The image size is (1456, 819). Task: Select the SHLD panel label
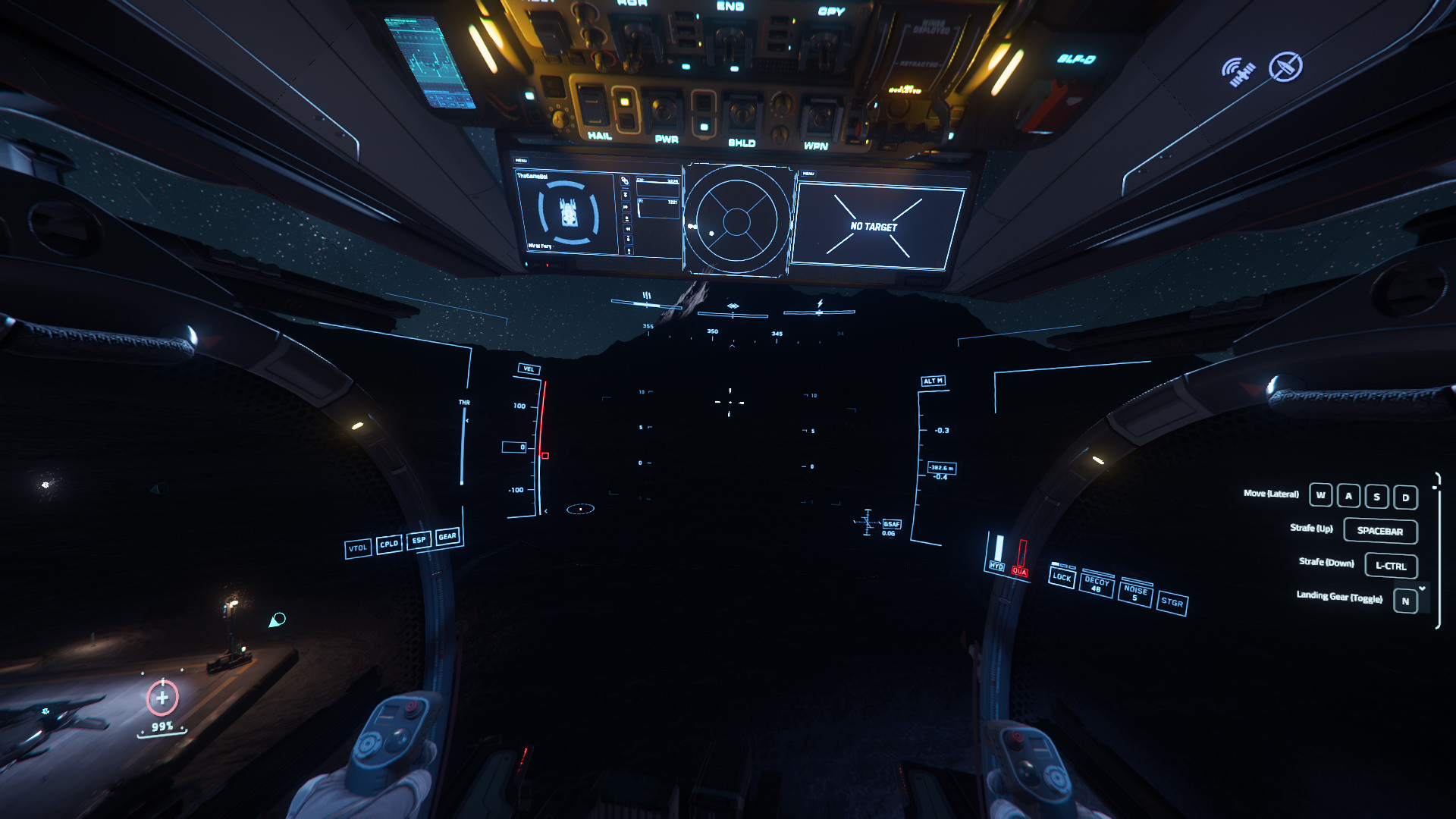(741, 143)
